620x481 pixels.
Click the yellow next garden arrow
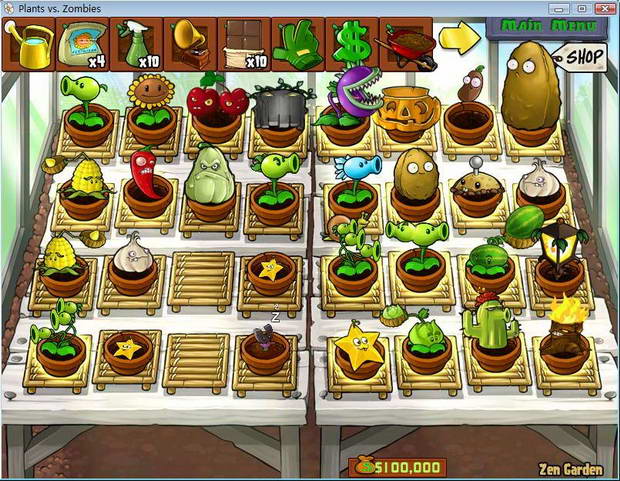pyautogui.click(x=459, y=39)
